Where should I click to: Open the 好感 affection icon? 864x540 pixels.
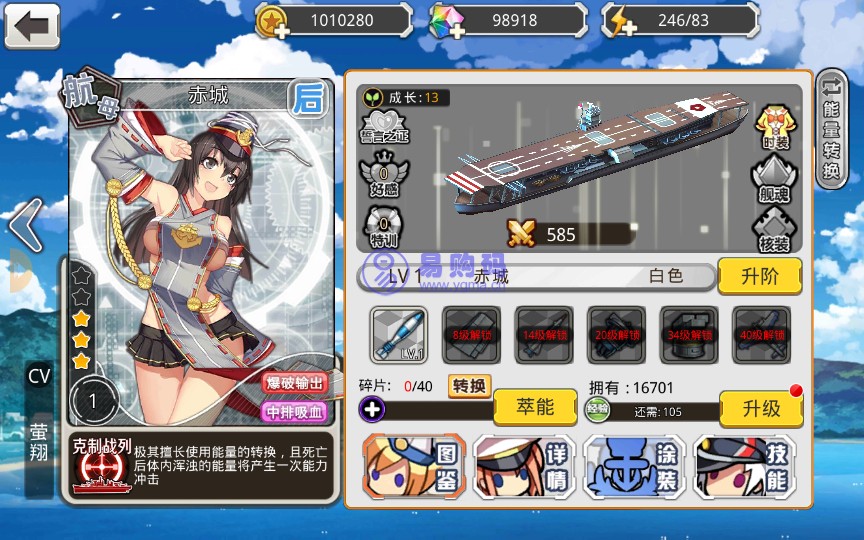pyautogui.click(x=383, y=176)
